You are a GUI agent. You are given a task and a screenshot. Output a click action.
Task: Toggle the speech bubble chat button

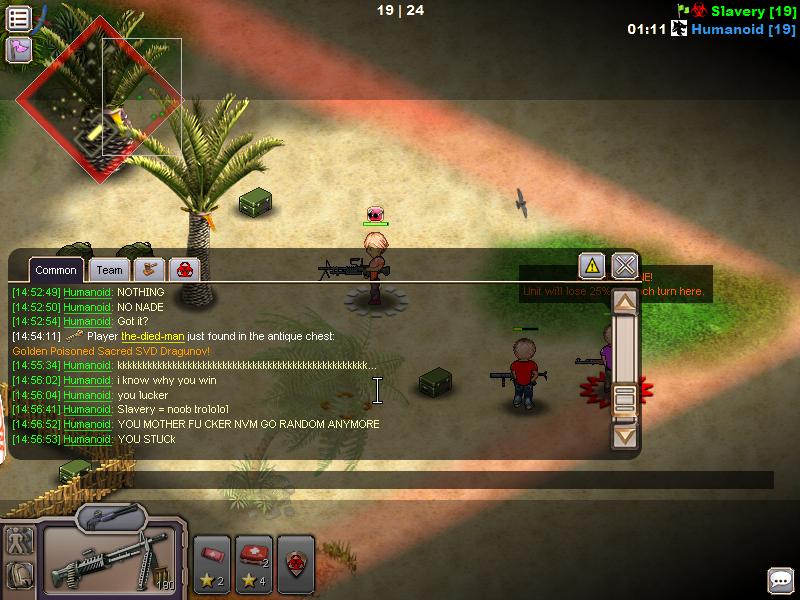pos(781,580)
